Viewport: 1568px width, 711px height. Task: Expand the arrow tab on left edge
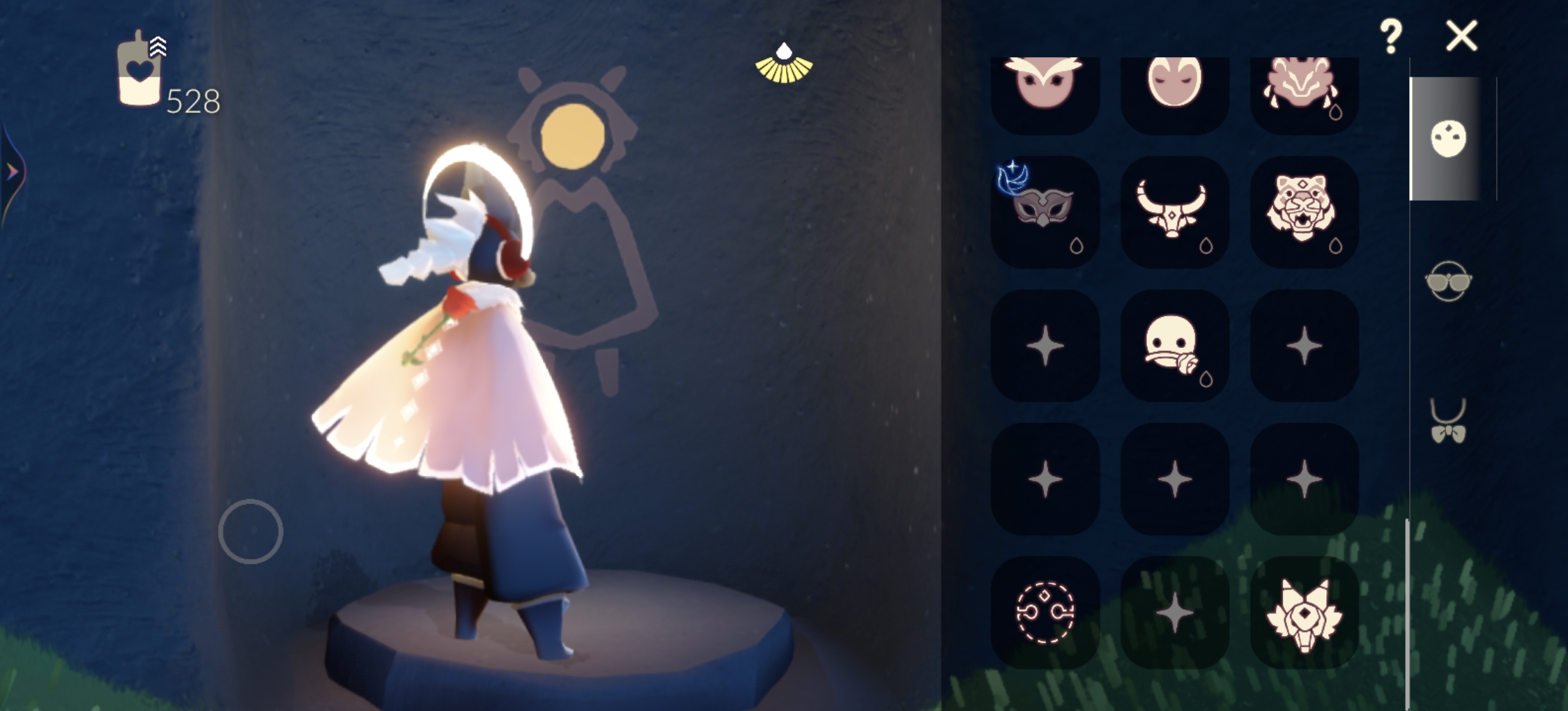tap(13, 171)
